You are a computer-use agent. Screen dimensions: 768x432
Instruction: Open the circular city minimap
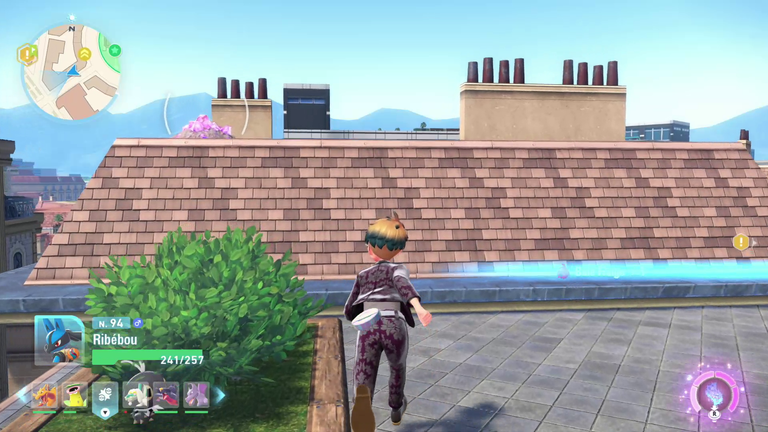[70, 72]
